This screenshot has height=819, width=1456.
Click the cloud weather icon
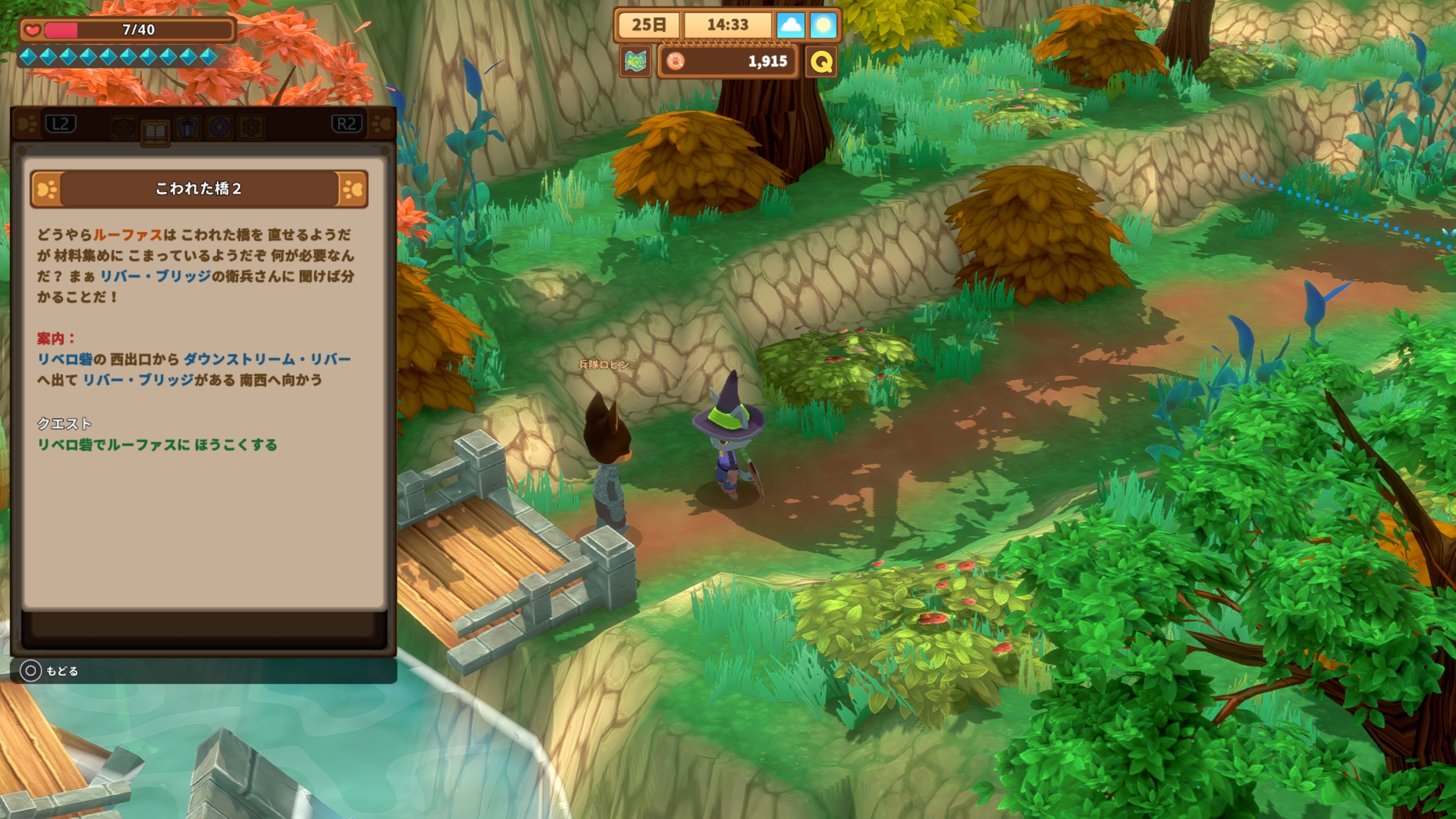[790, 25]
